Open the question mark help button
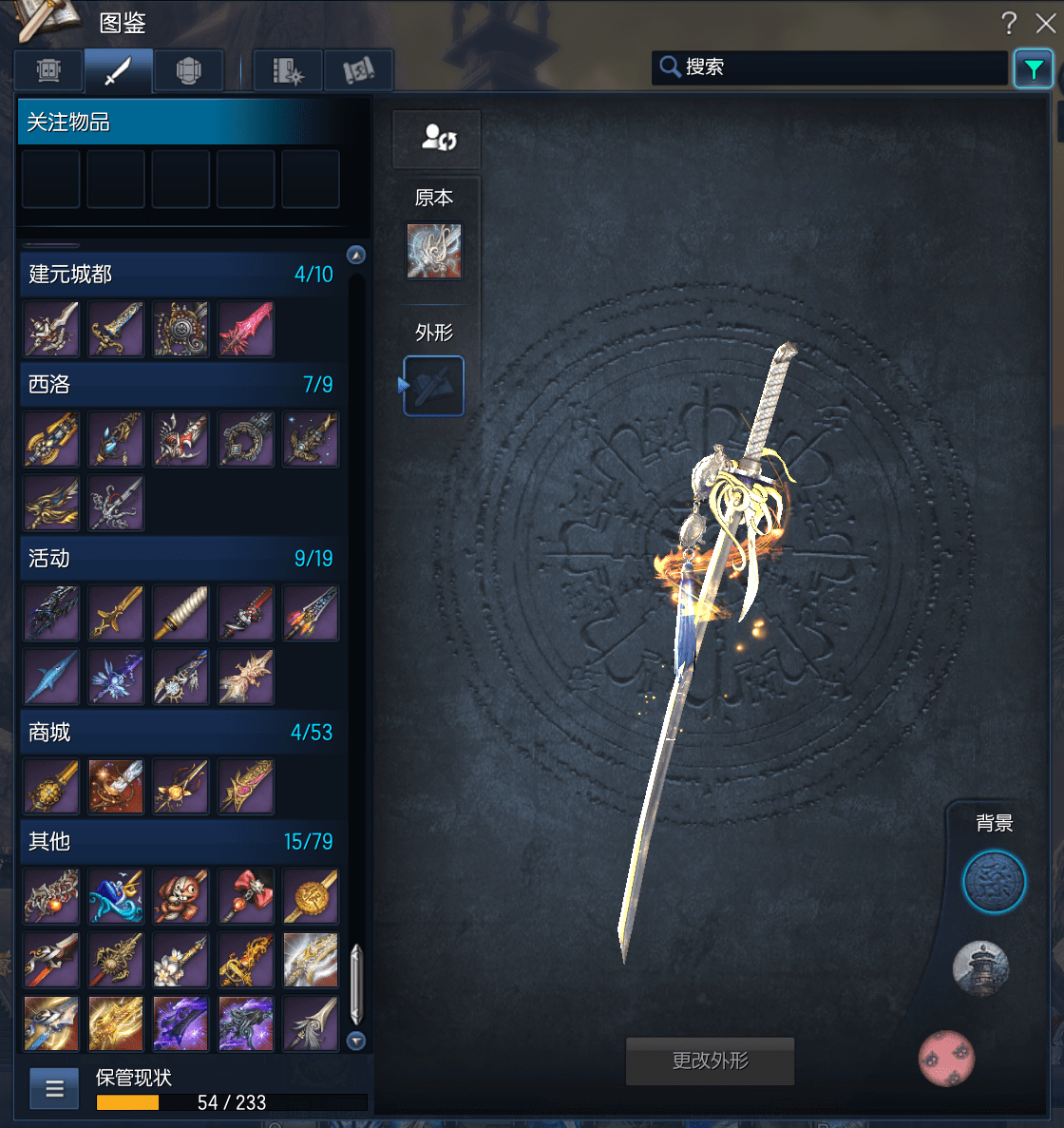Image resolution: width=1064 pixels, height=1128 pixels. [1009, 23]
